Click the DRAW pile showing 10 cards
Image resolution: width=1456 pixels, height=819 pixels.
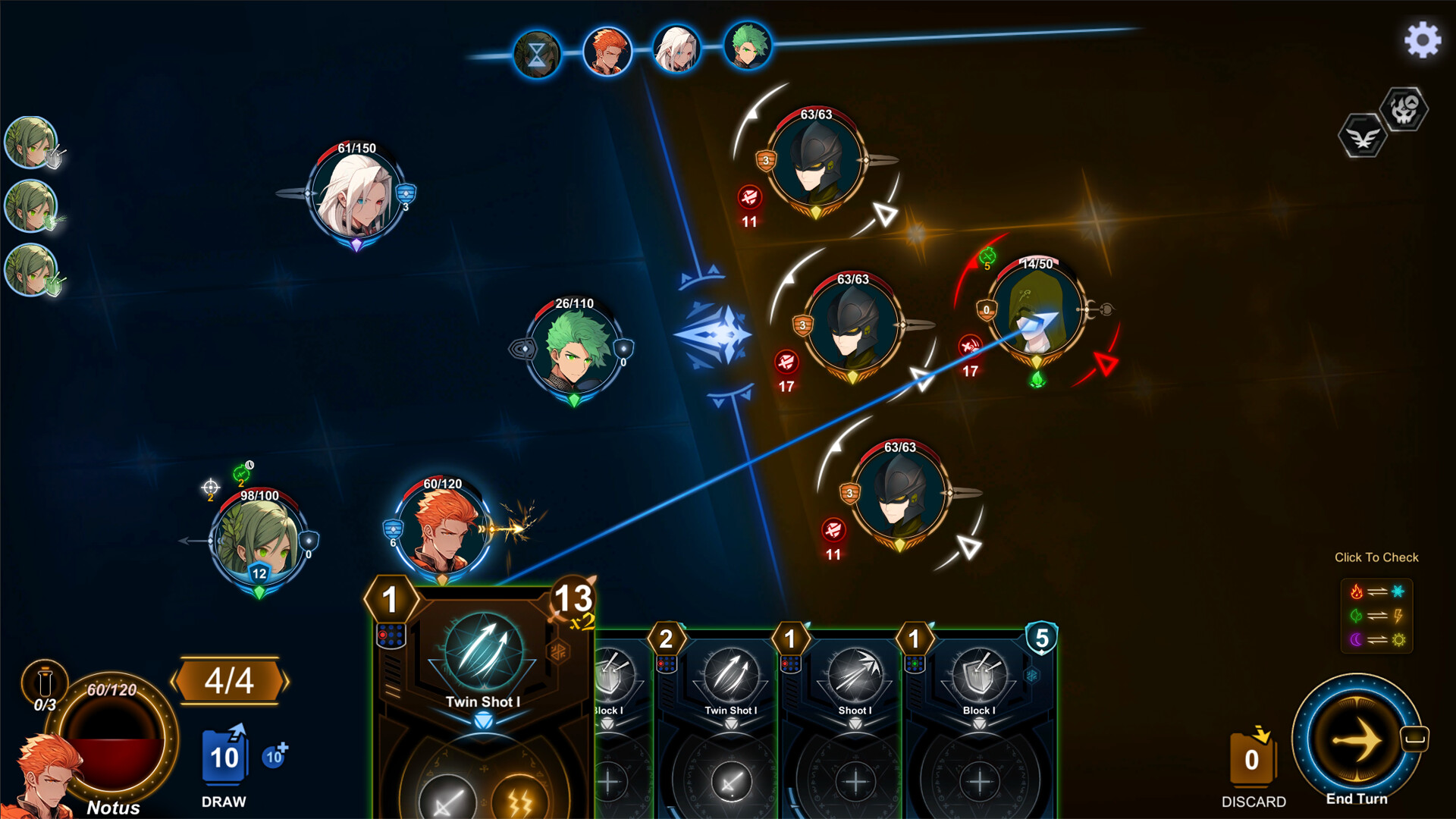pos(224,758)
